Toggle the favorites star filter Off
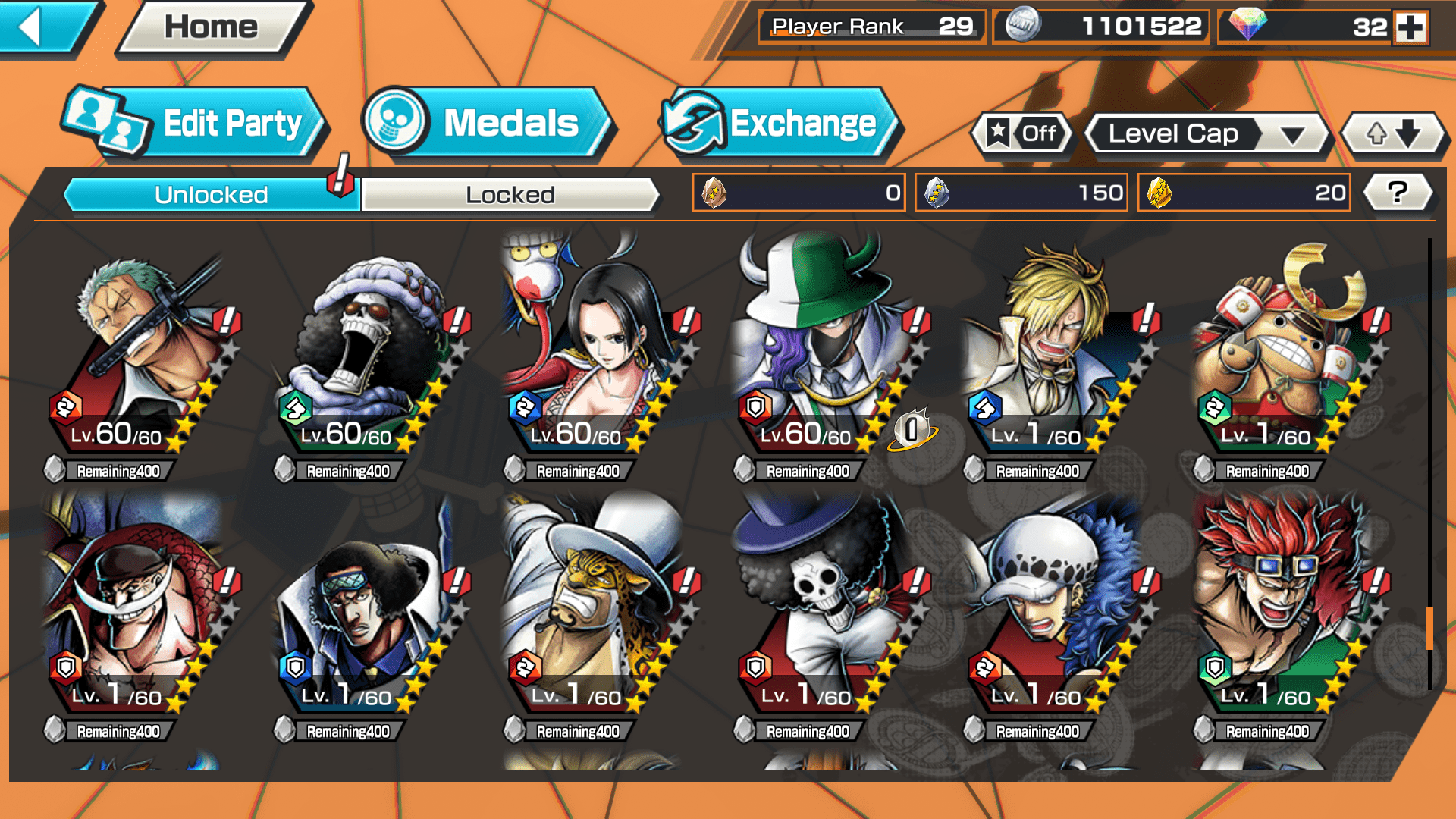The width and height of the screenshot is (1456, 819). pos(1022,134)
